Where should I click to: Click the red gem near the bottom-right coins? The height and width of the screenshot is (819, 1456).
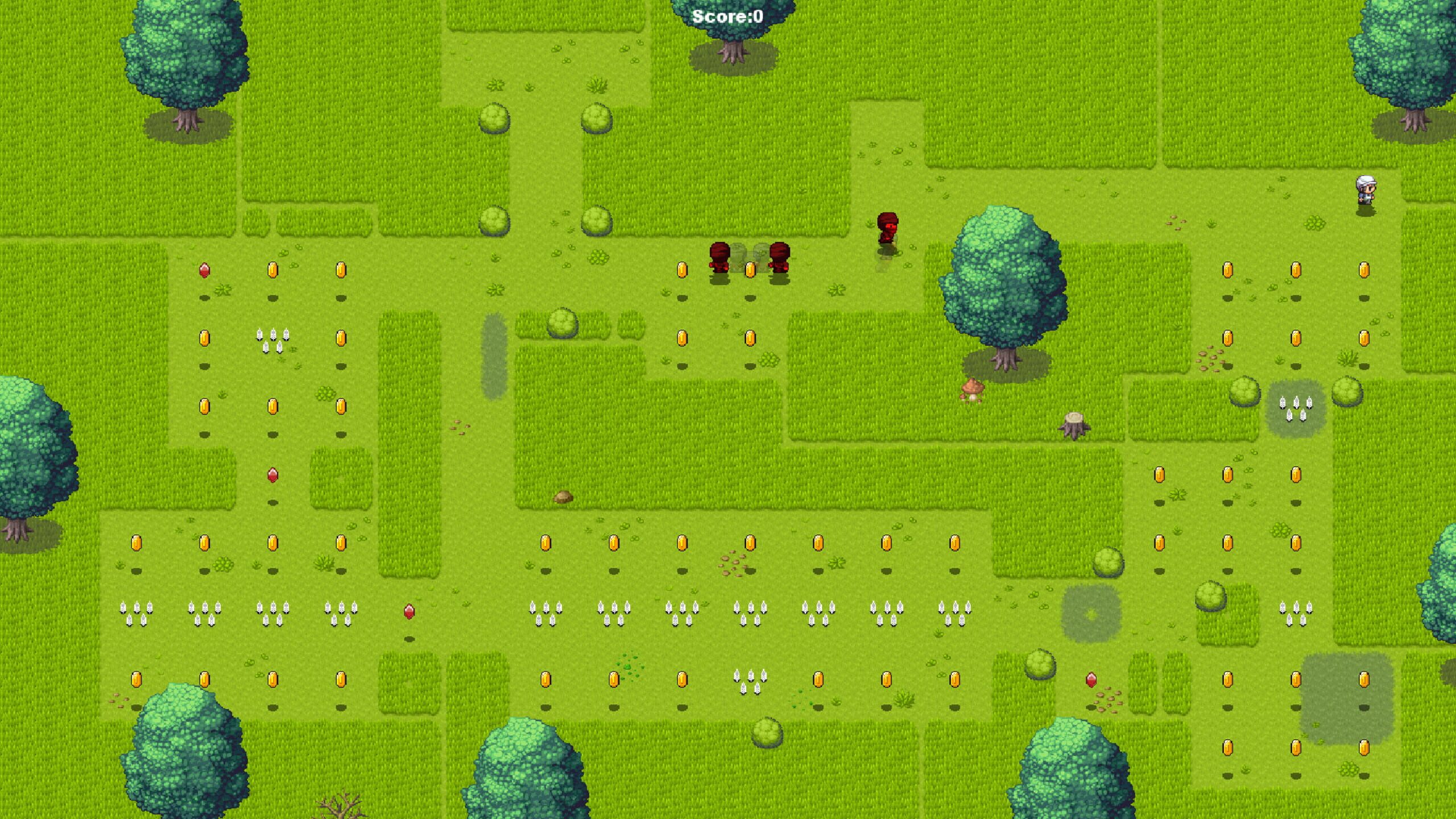1092,680
